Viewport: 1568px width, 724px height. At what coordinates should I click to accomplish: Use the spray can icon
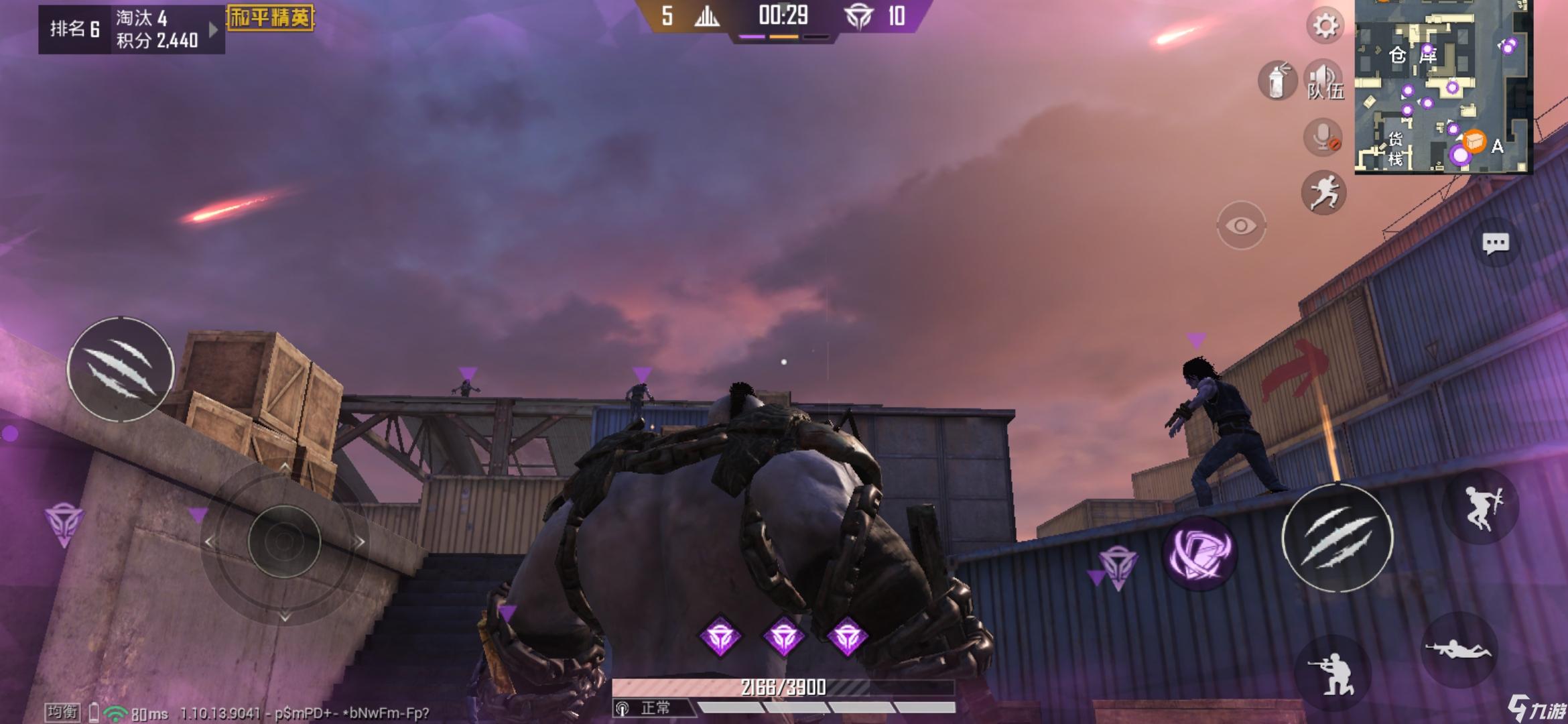pyautogui.click(x=1277, y=80)
